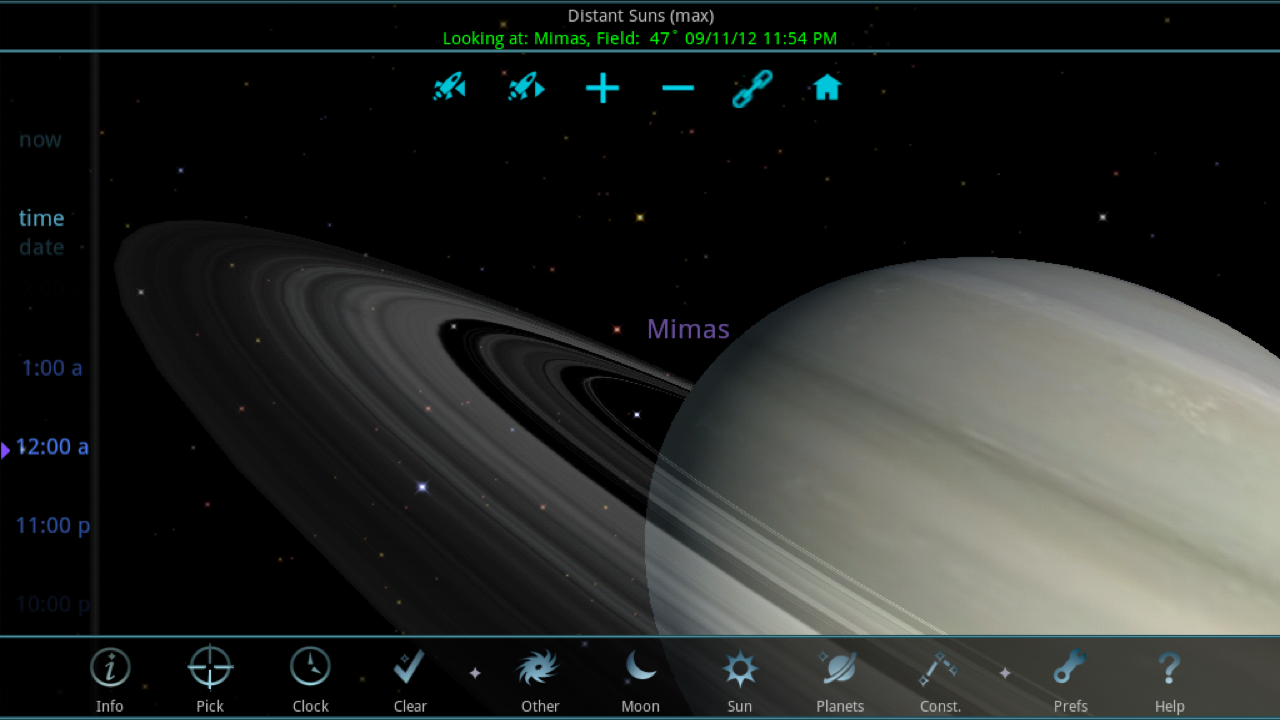
Task: Select 11:00 p on the time slider
Action: click(x=53, y=525)
